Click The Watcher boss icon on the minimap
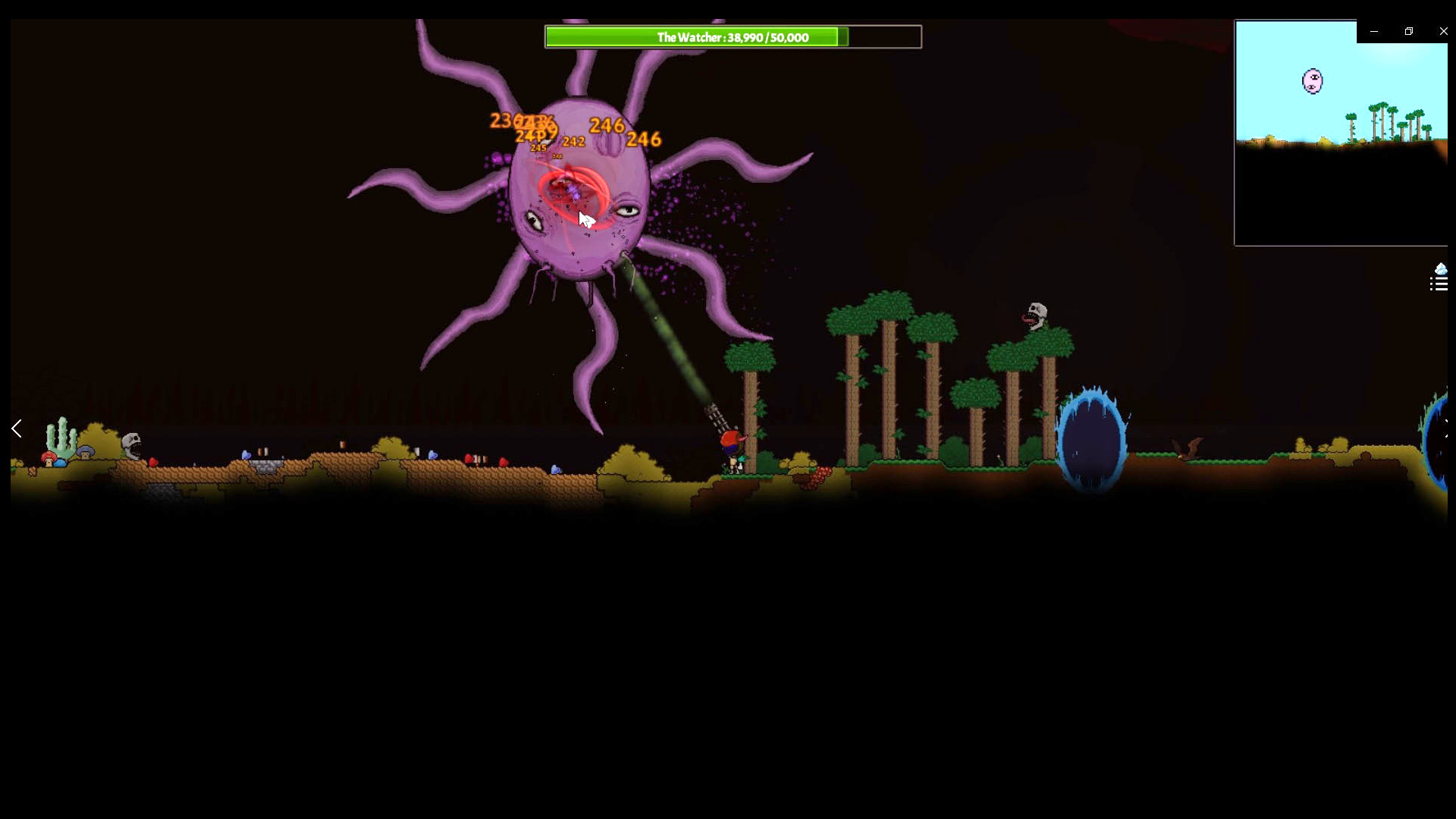 tap(1313, 80)
